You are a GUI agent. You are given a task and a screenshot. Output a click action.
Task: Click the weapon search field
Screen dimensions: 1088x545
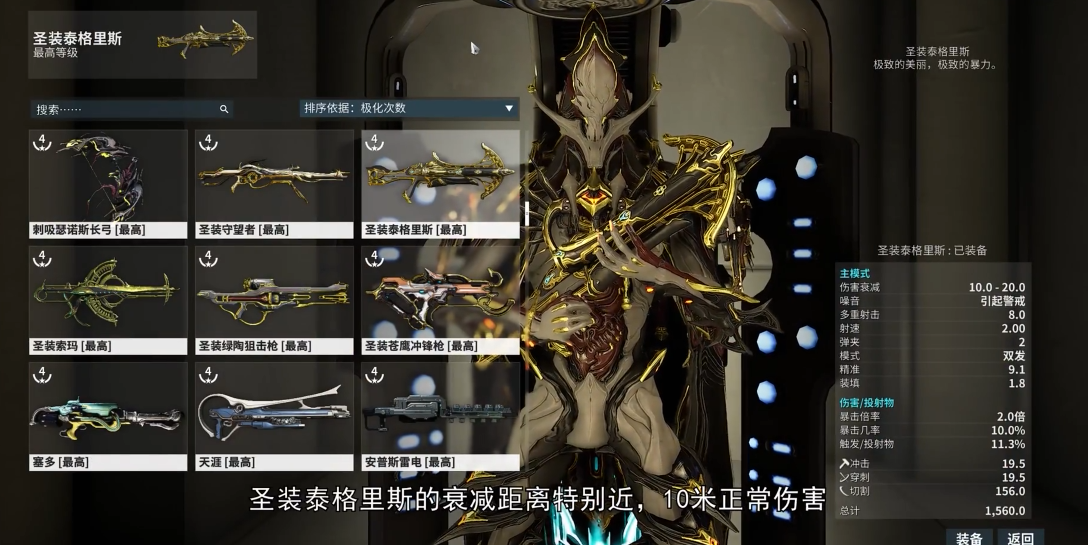125,109
